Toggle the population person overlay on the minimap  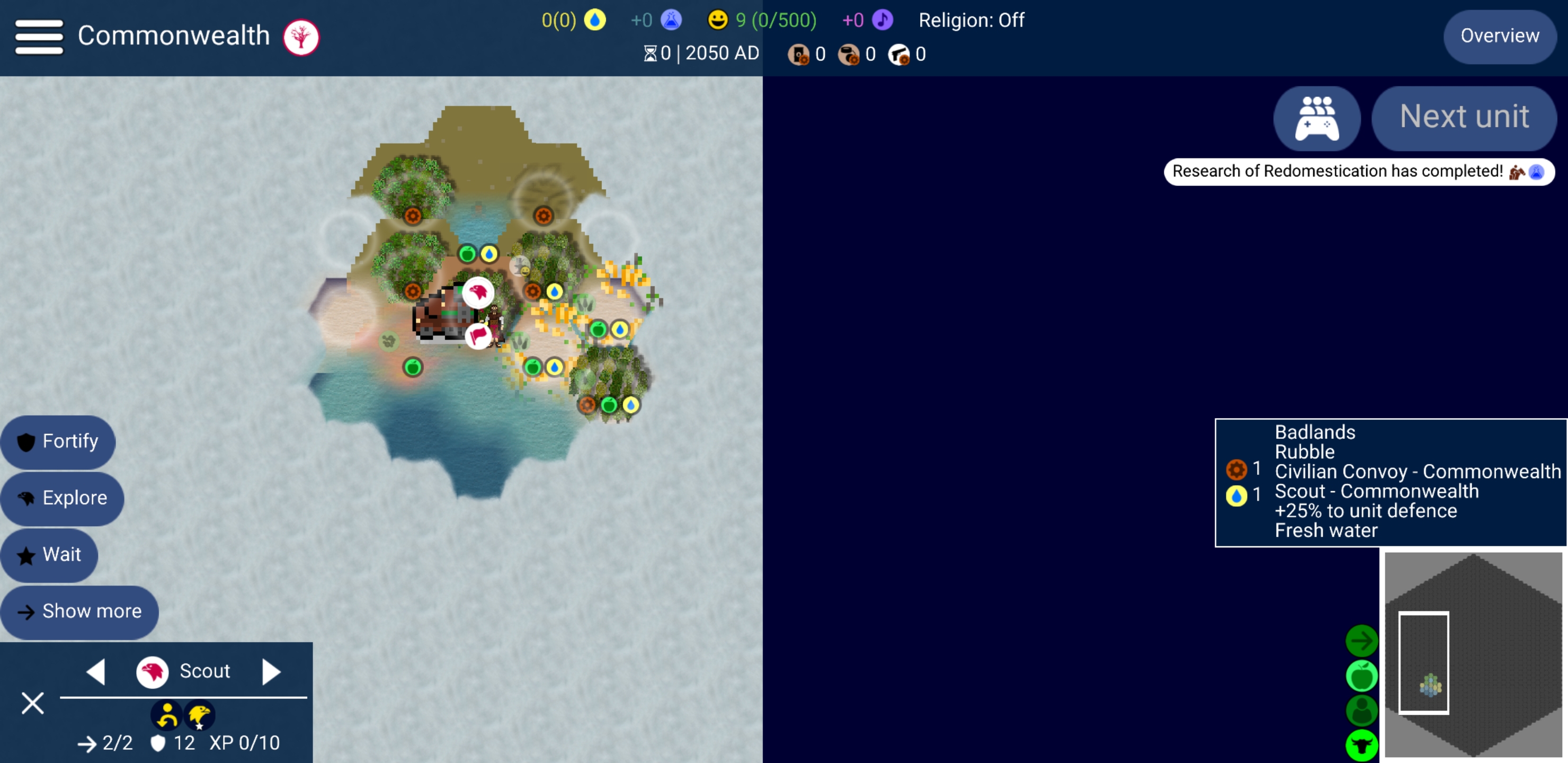tap(1362, 711)
